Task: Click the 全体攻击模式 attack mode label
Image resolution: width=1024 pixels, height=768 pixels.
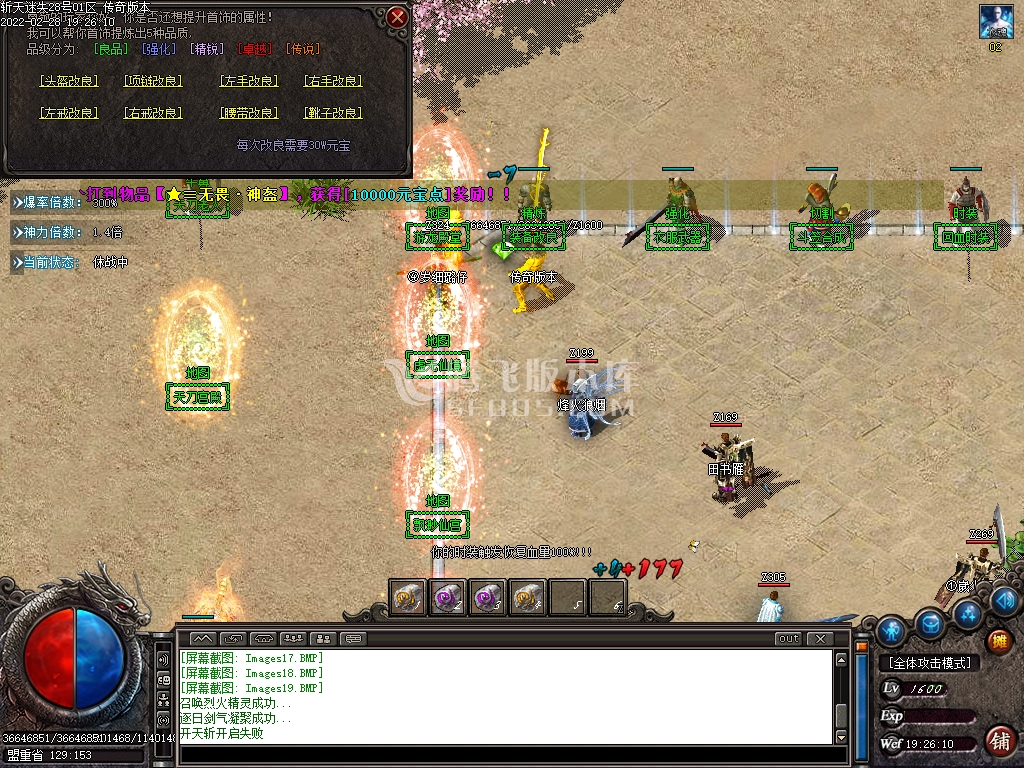Action: [929, 663]
